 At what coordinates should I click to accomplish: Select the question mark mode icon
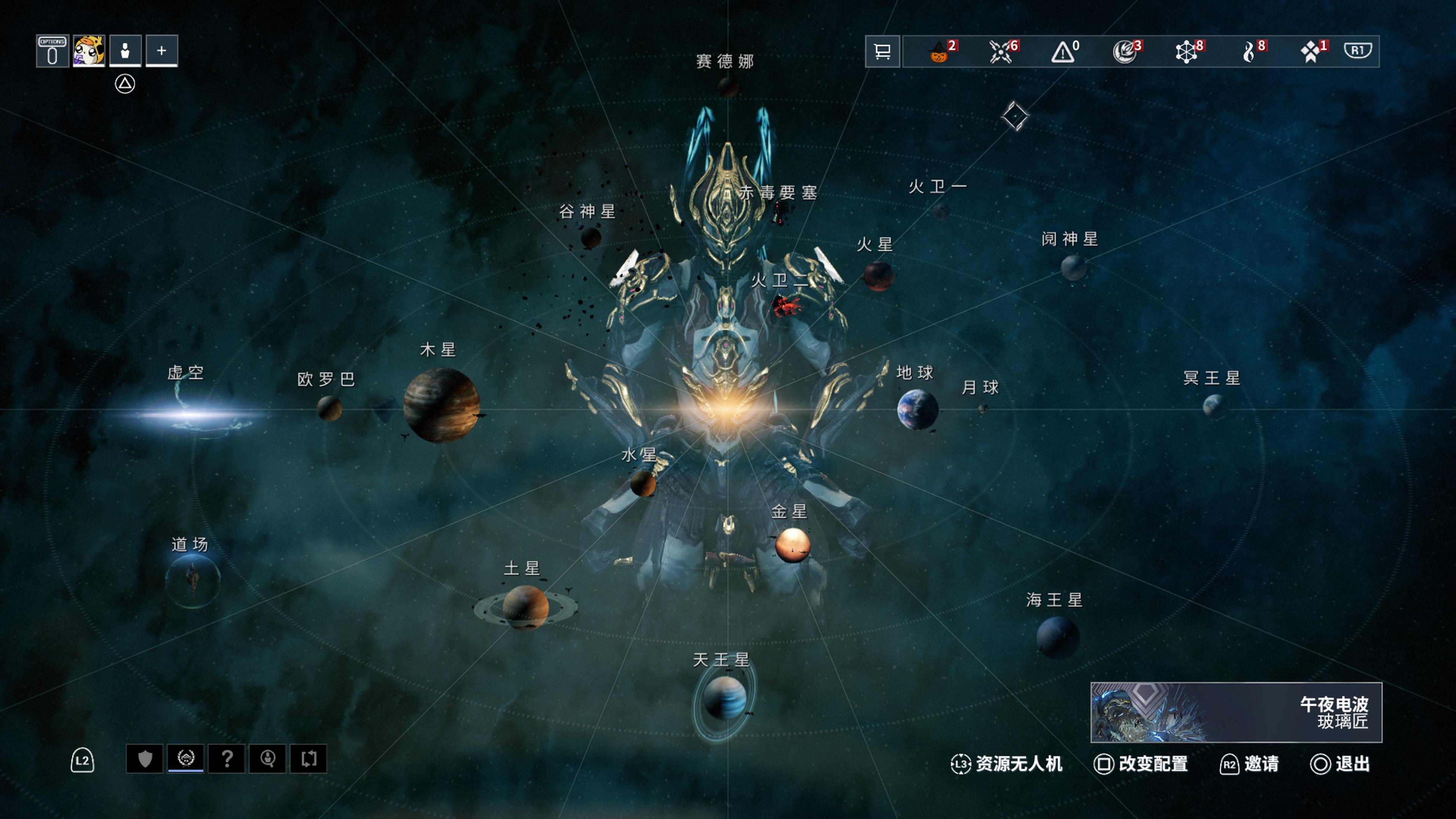click(x=227, y=758)
